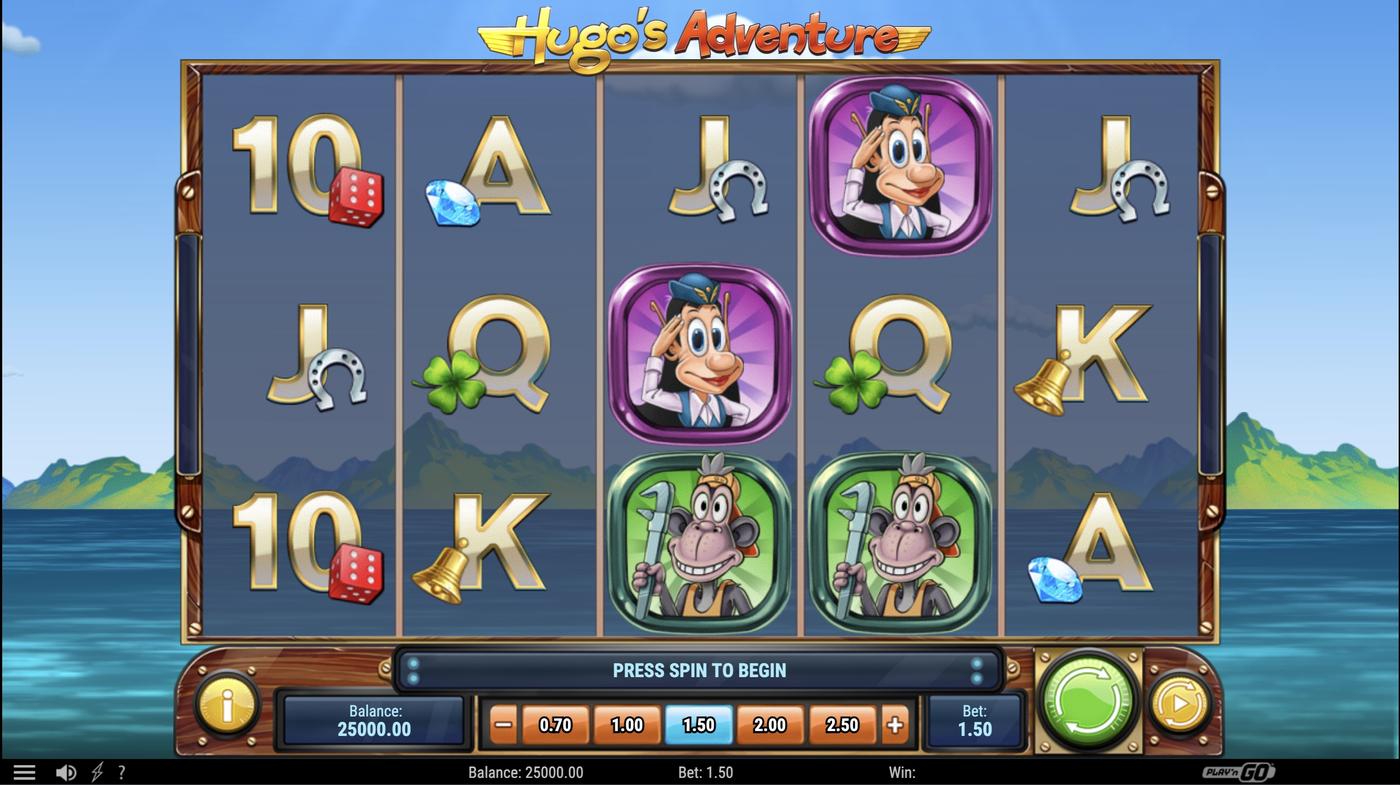Decrease the bet with the minus button

(502, 724)
